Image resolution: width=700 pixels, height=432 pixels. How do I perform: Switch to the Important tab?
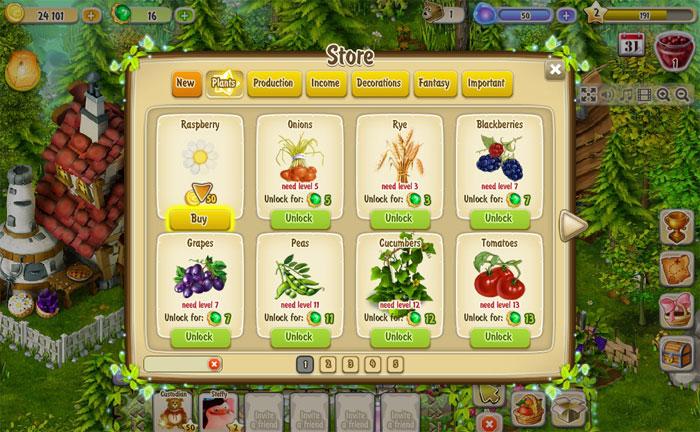pyautogui.click(x=487, y=83)
